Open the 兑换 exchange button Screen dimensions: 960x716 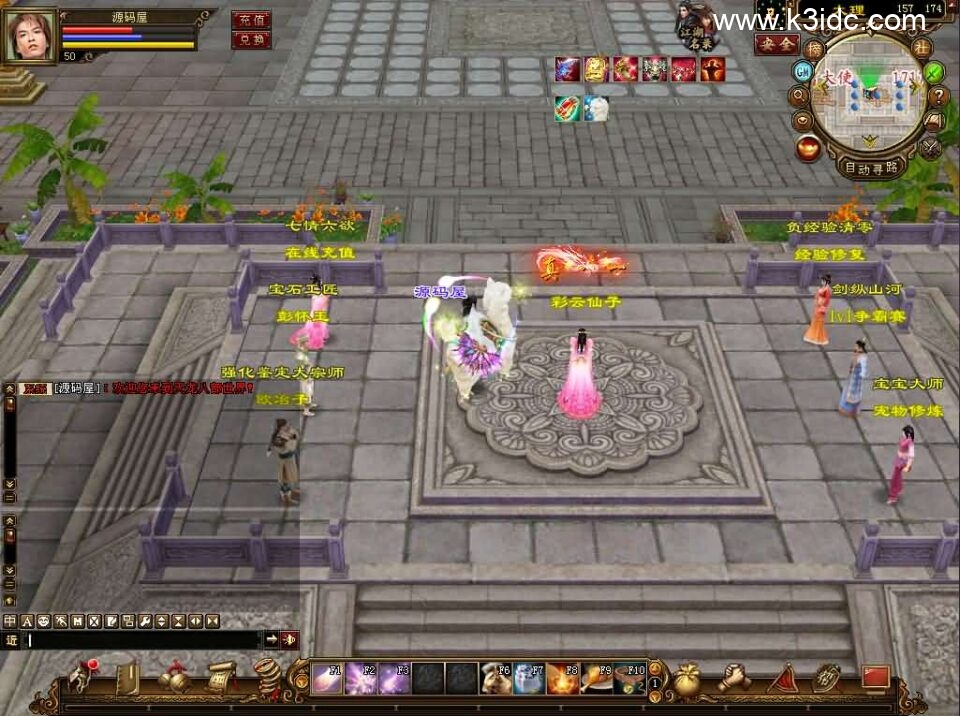(x=250, y=40)
